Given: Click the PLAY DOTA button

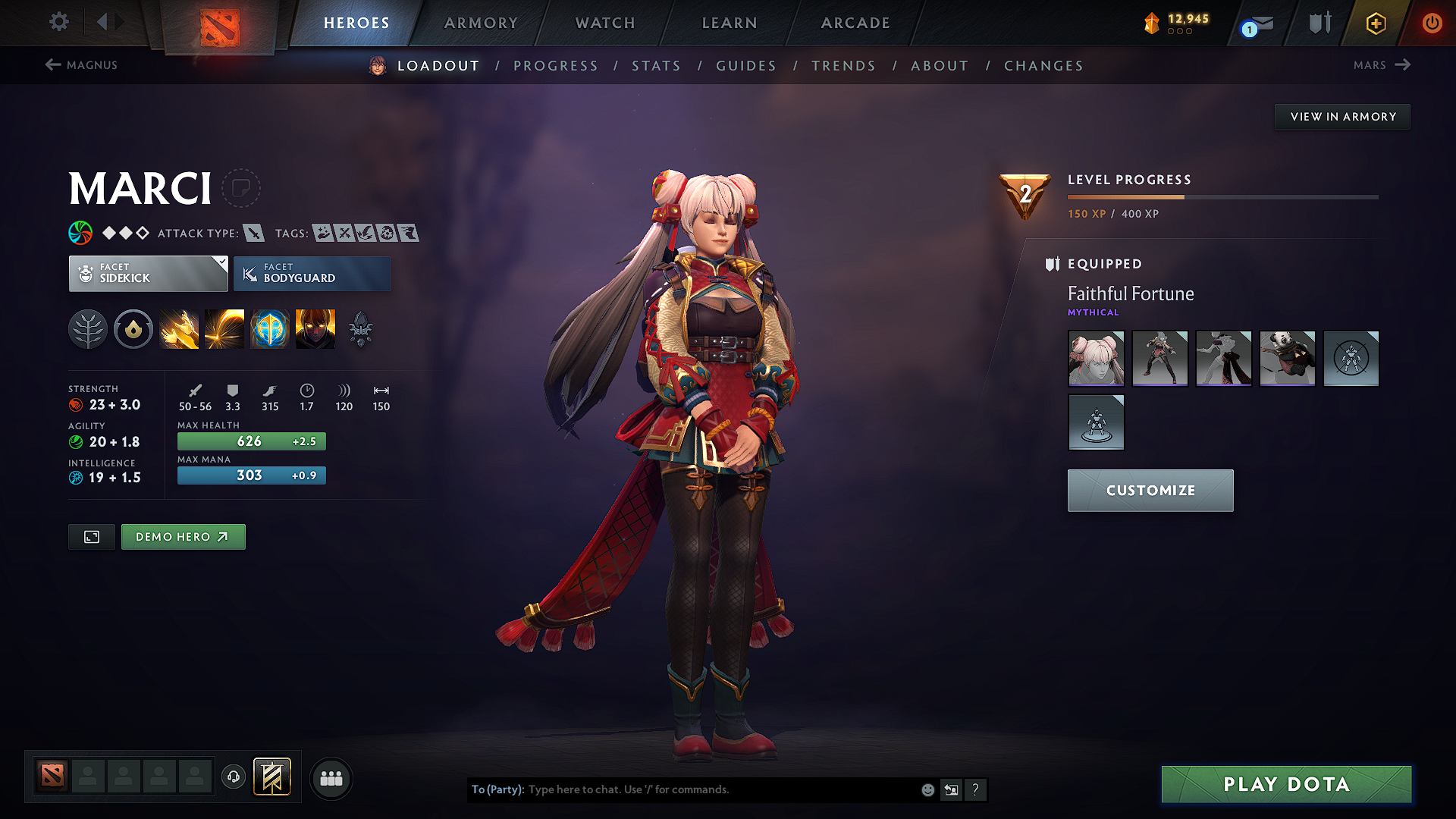Looking at the screenshot, I should [x=1285, y=784].
